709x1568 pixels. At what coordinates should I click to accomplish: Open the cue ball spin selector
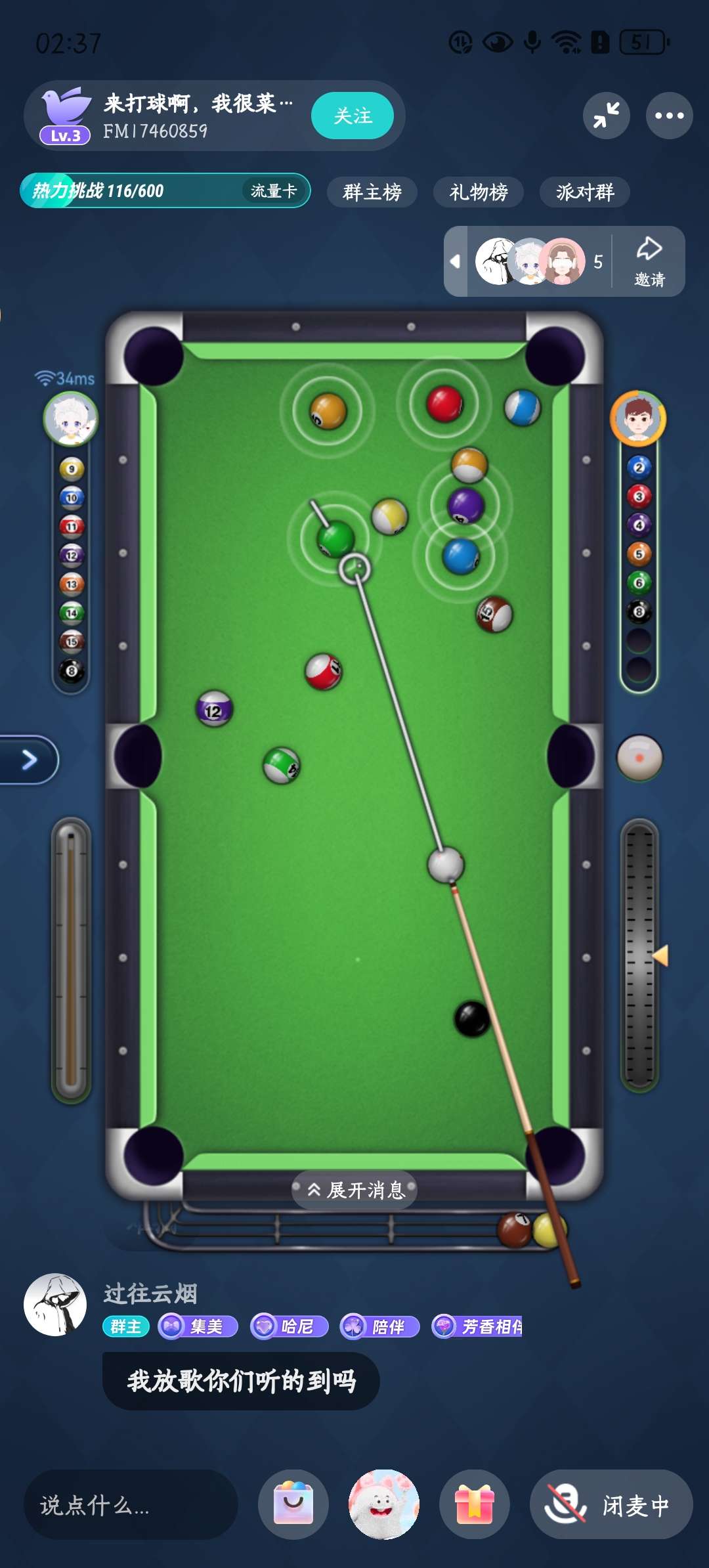coord(639,757)
